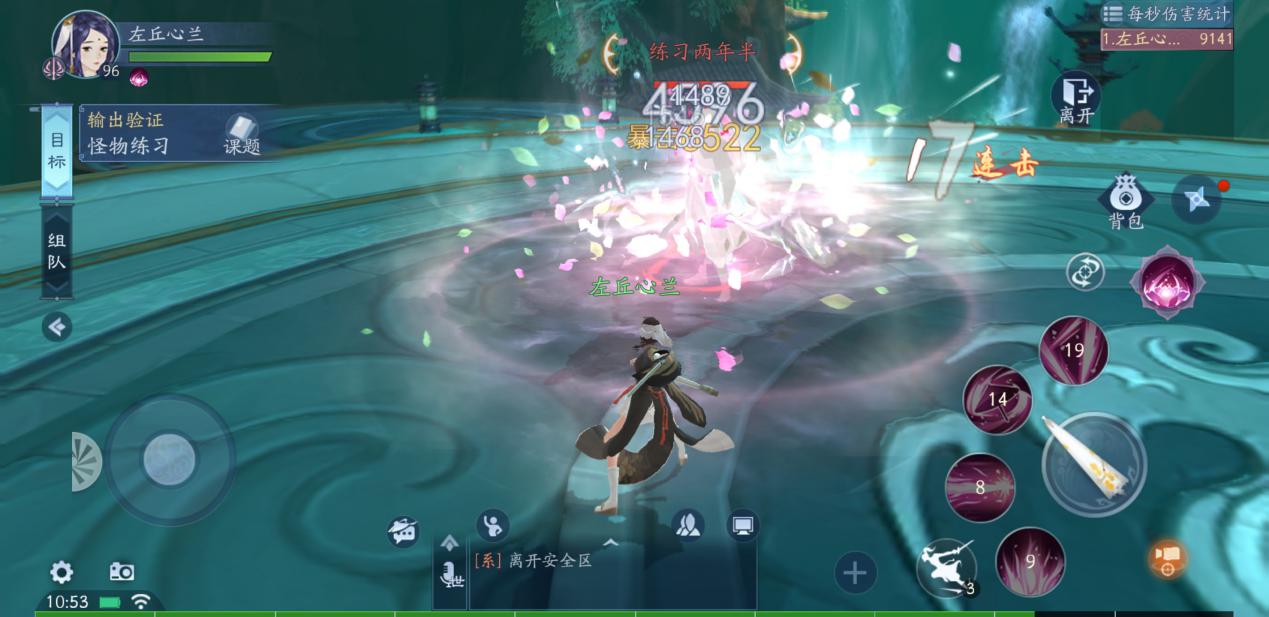Open the gear settings menu
The image size is (1269, 617).
point(62,572)
